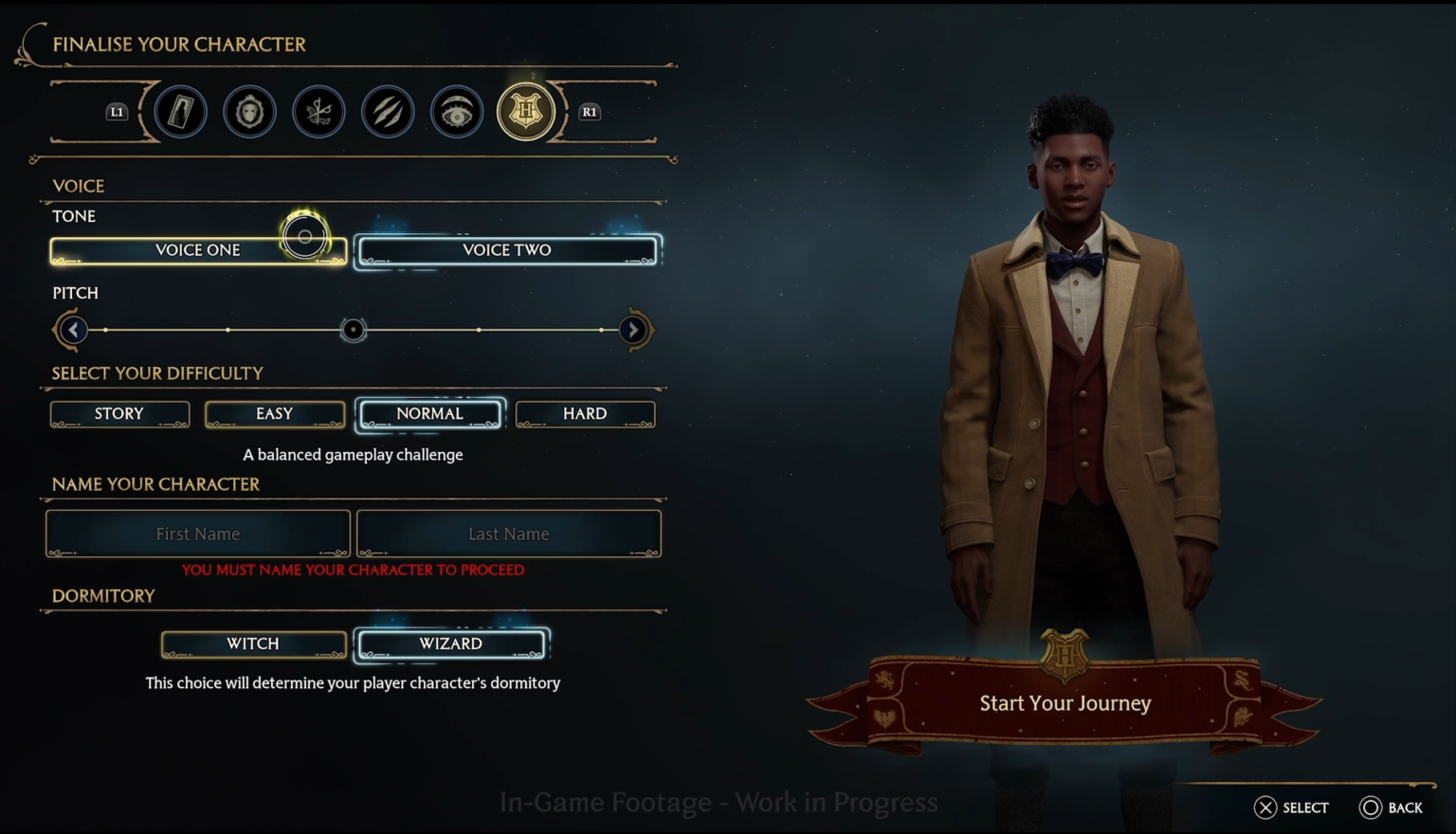Select Story difficulty

coord(119,413)
